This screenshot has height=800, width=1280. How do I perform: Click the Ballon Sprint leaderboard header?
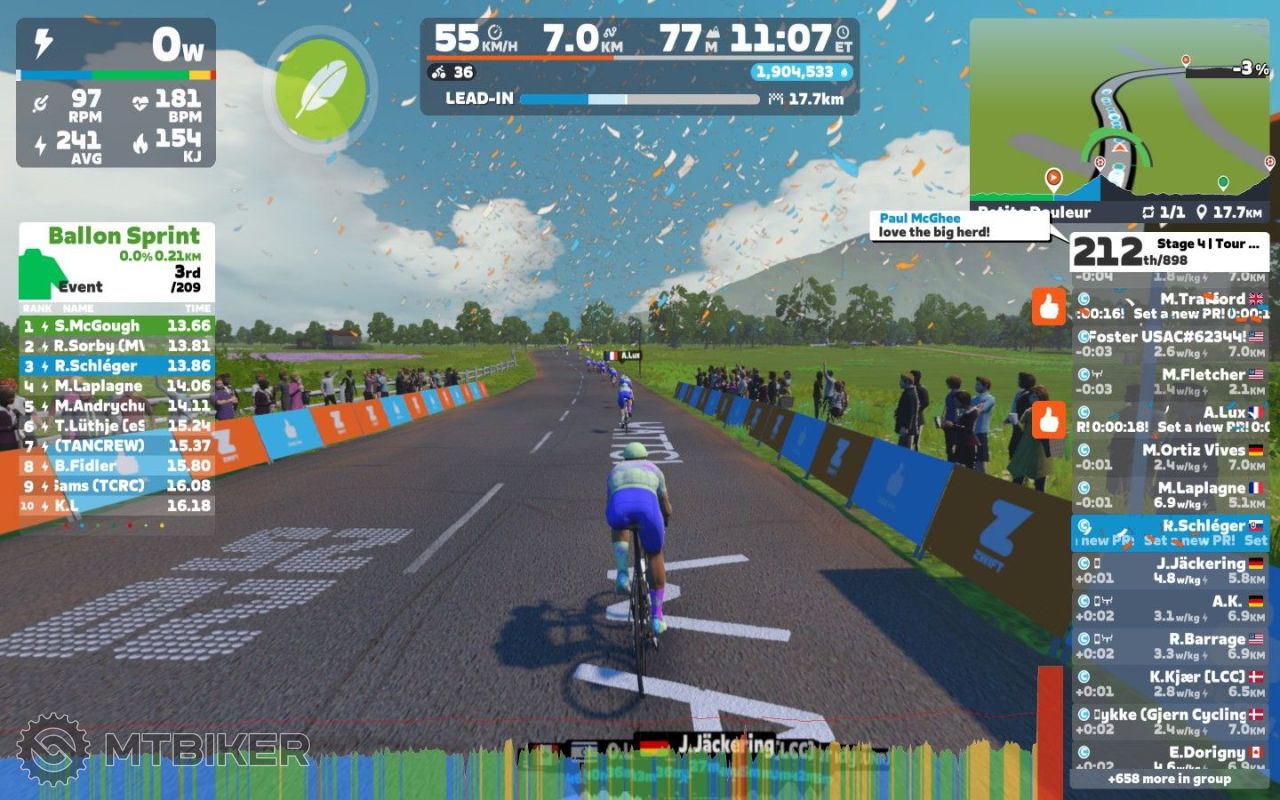117,258
